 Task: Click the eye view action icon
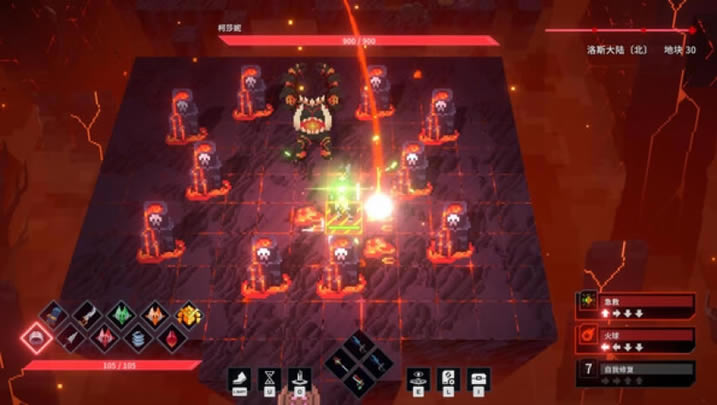coord(418,379)
